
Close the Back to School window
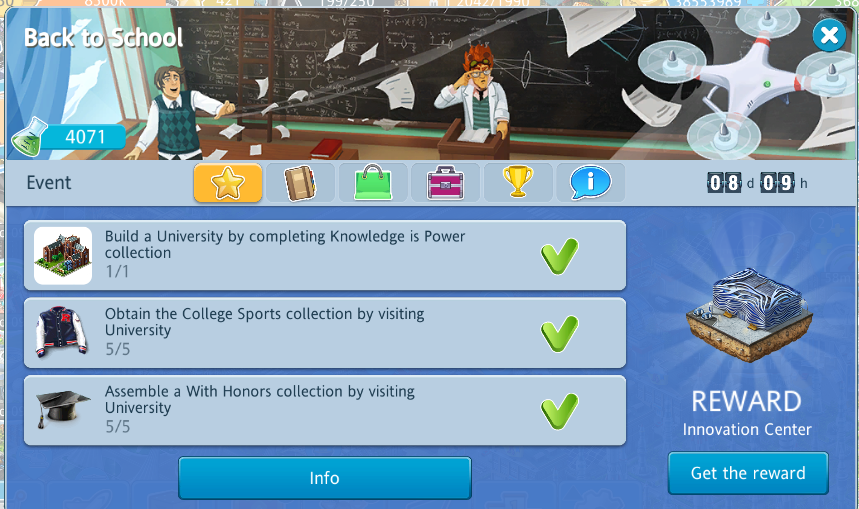tap(828, 37)
